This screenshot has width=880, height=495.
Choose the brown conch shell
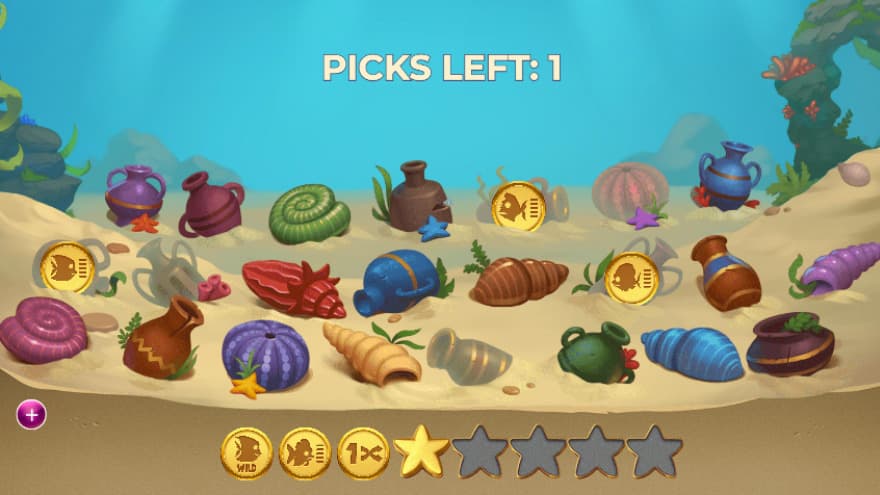pyautogui.click(x=518, y=280)
